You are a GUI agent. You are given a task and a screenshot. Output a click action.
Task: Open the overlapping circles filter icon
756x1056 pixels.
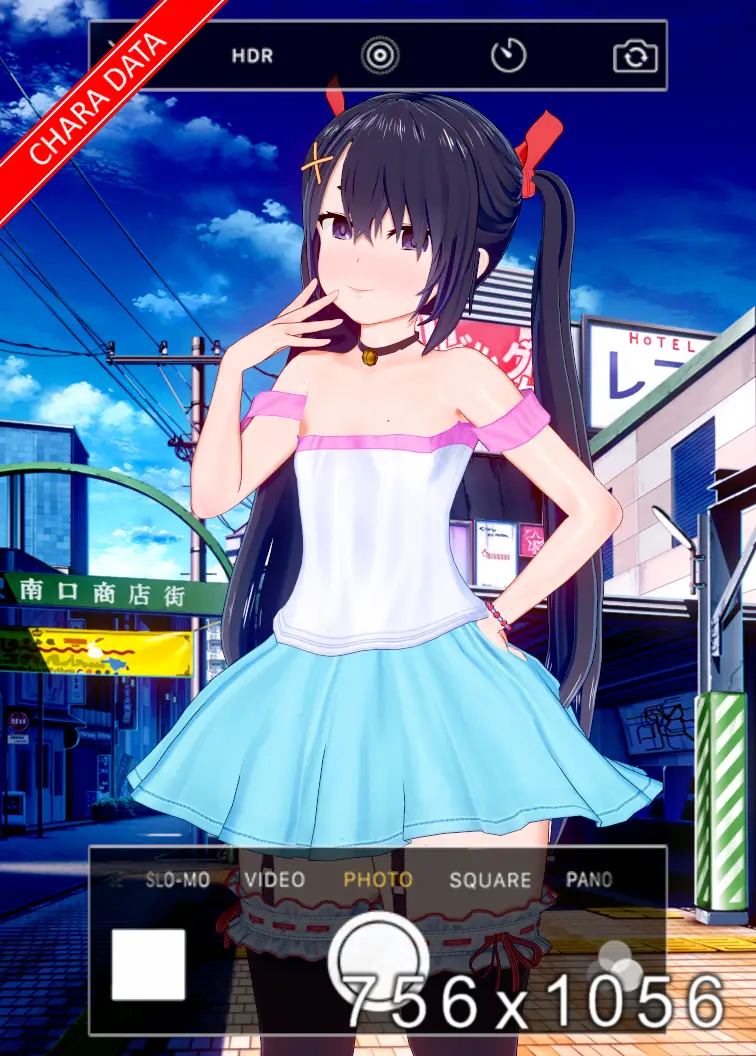click(620, 962)
